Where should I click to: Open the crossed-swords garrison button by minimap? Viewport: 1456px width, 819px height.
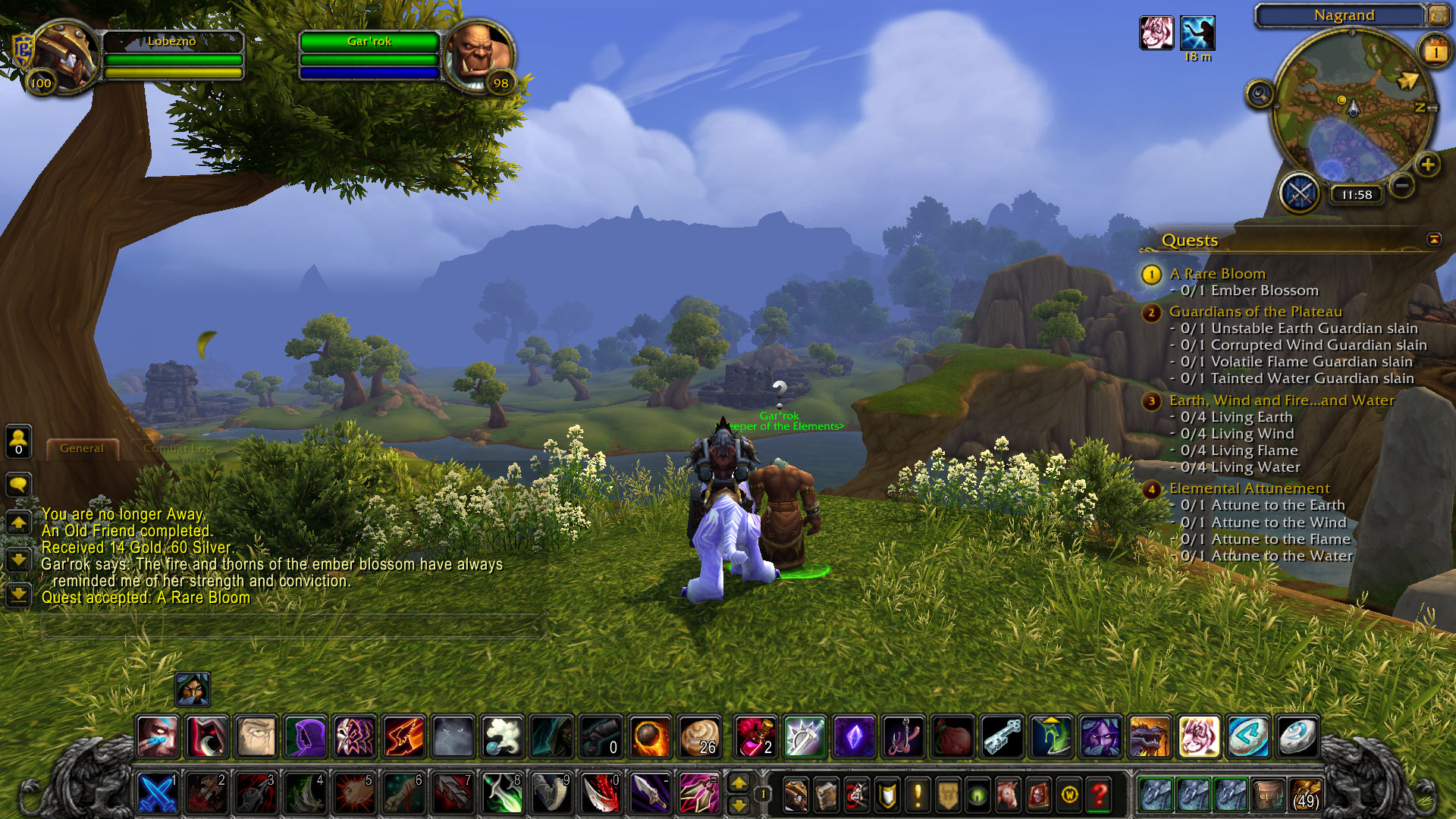1300,193
